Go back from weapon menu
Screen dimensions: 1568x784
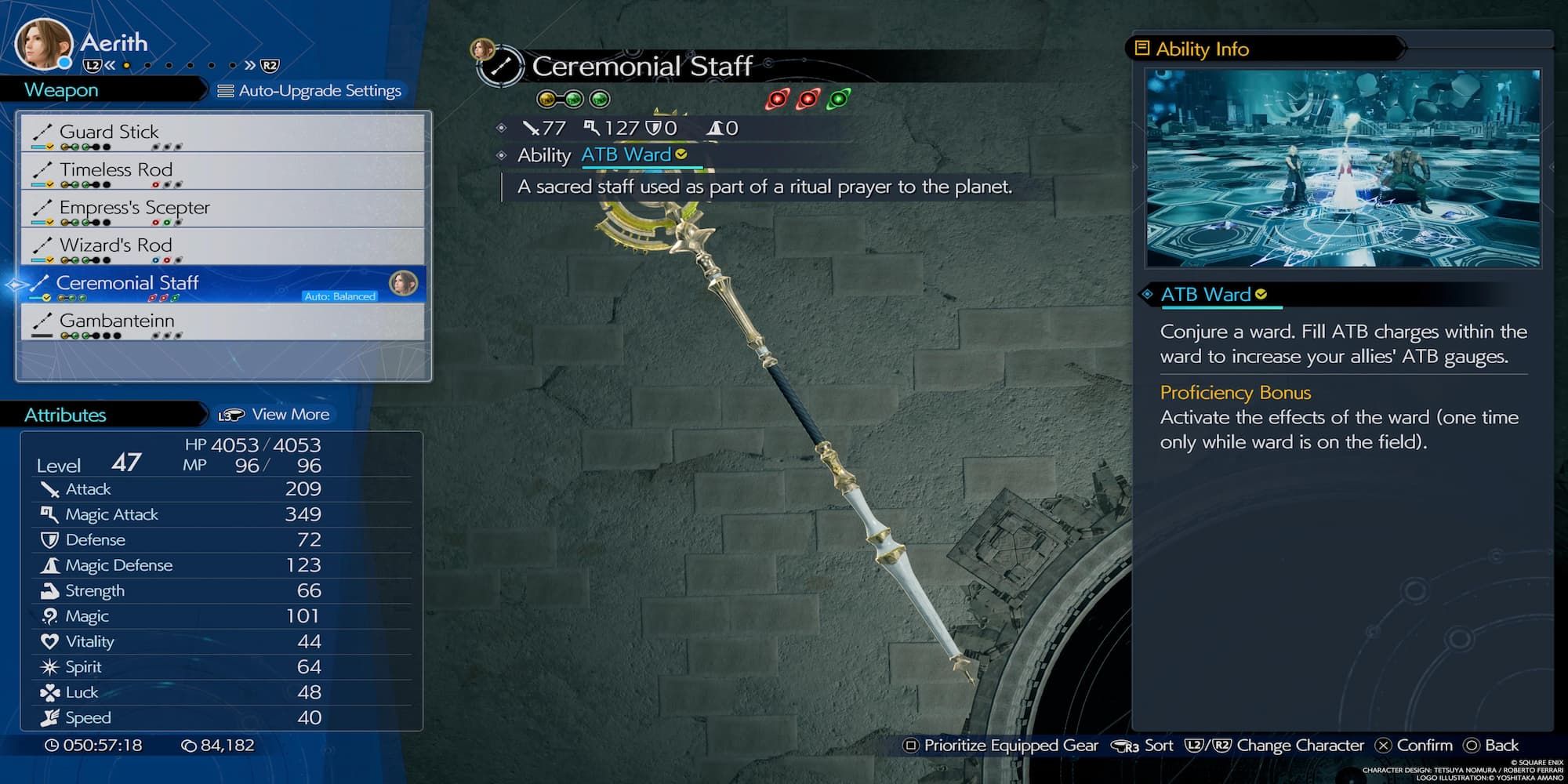pyautogui.click(x=1491, y=746)
